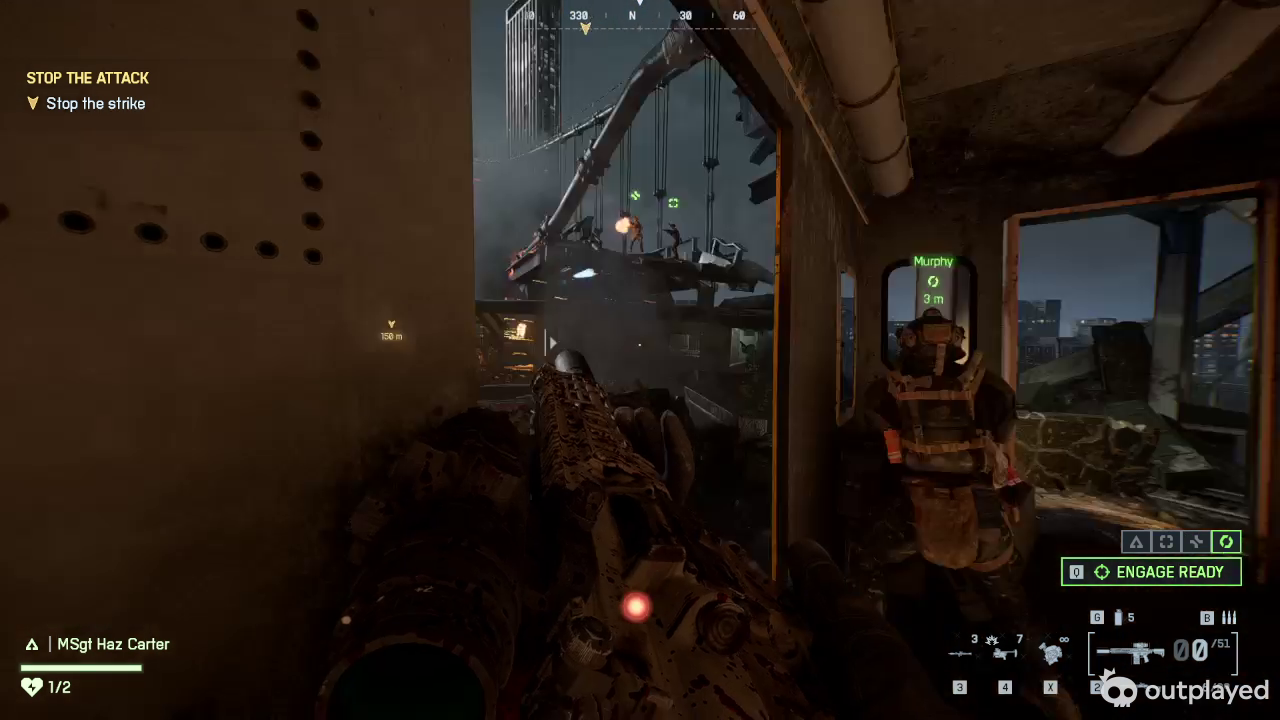Click the grenade count icon
The image size is (1280, 720).
pyautogui.click(x=1119, y=618)
